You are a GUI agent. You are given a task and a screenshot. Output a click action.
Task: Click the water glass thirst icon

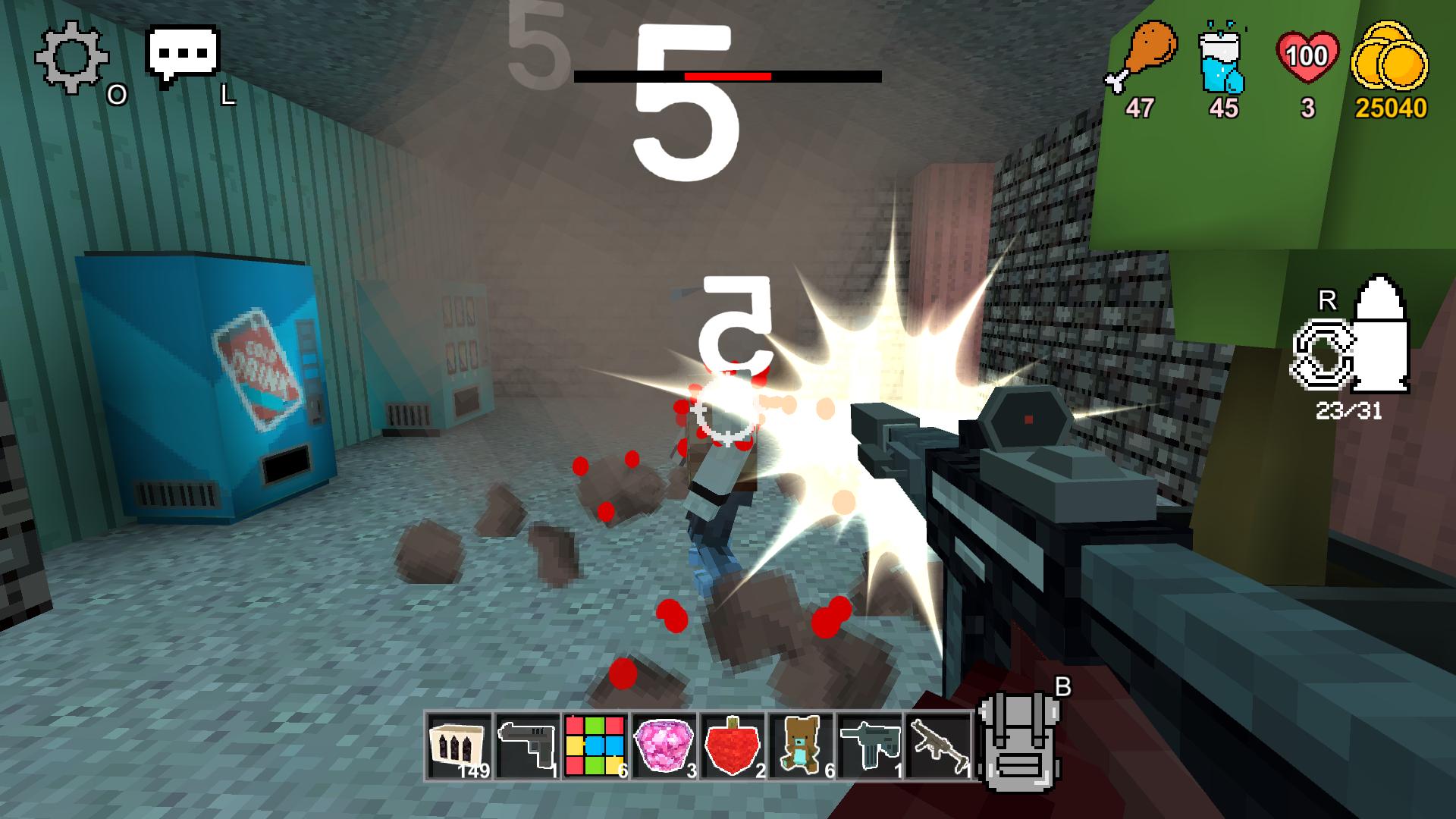coord(1222,55)
